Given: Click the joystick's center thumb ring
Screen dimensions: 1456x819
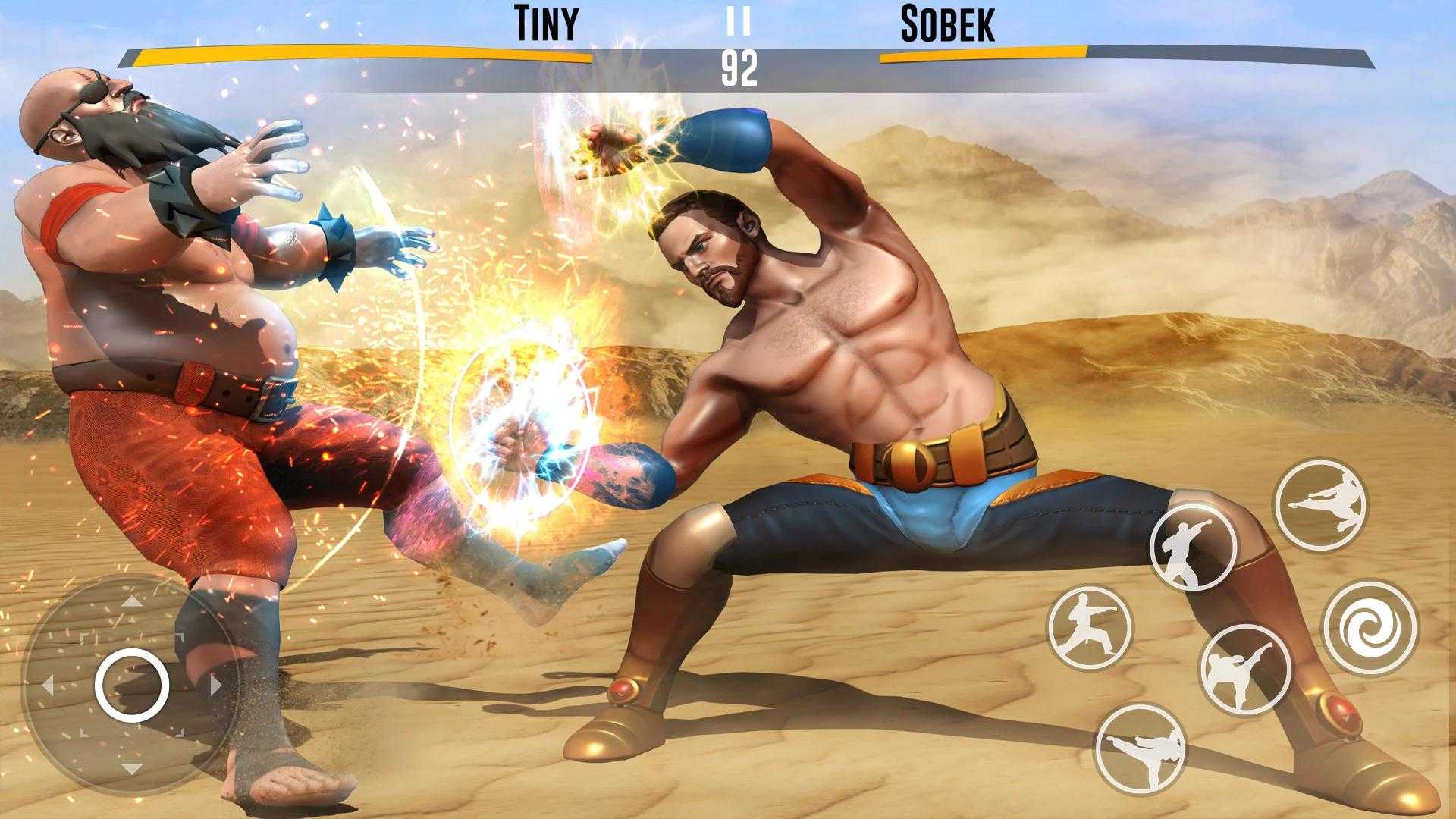Looking at the screenshot, I should pyautogui.click(x=132, y=686).
